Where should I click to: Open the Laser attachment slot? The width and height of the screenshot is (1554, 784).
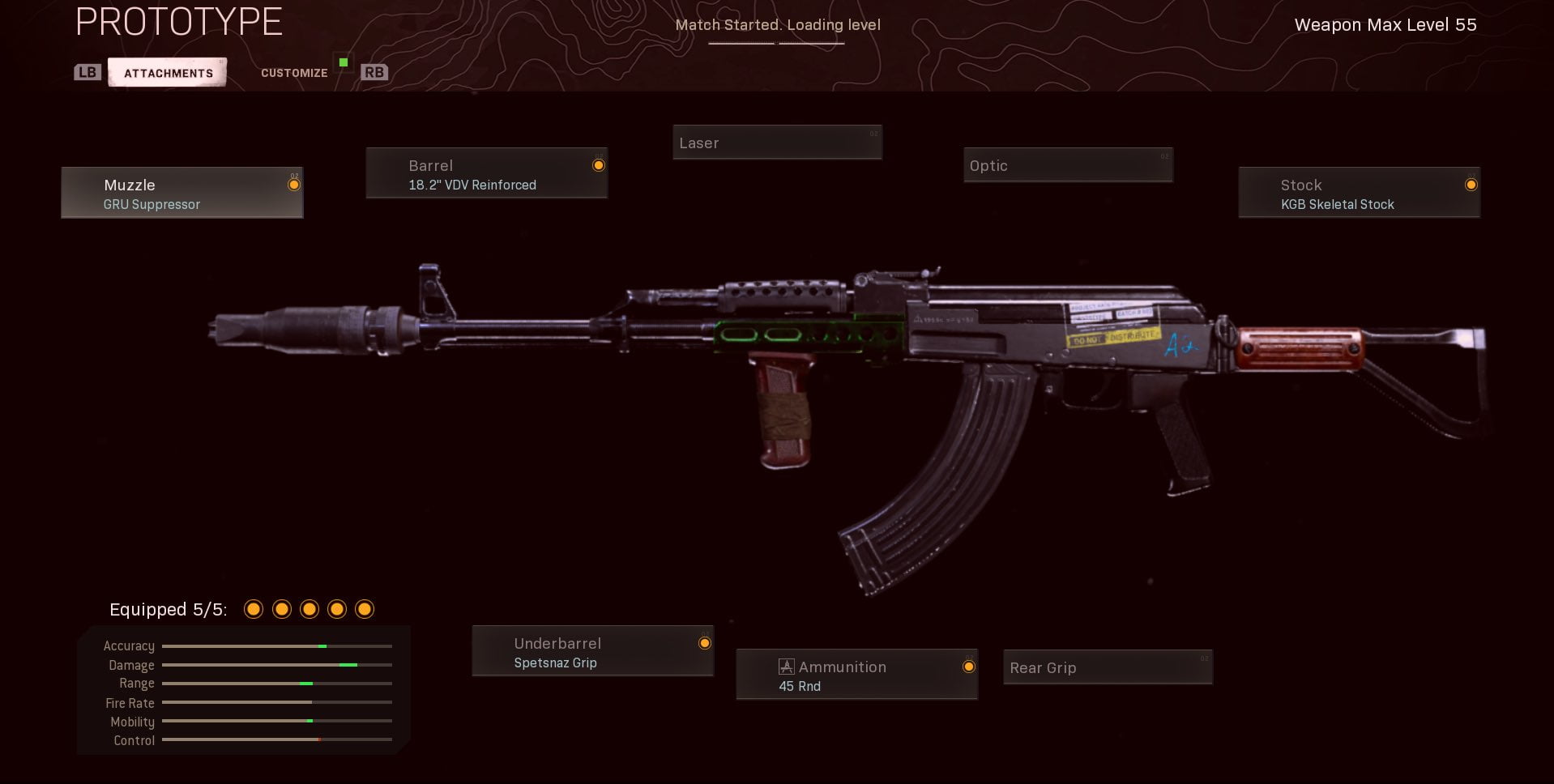pyautogui.click(x=776, y=142)
